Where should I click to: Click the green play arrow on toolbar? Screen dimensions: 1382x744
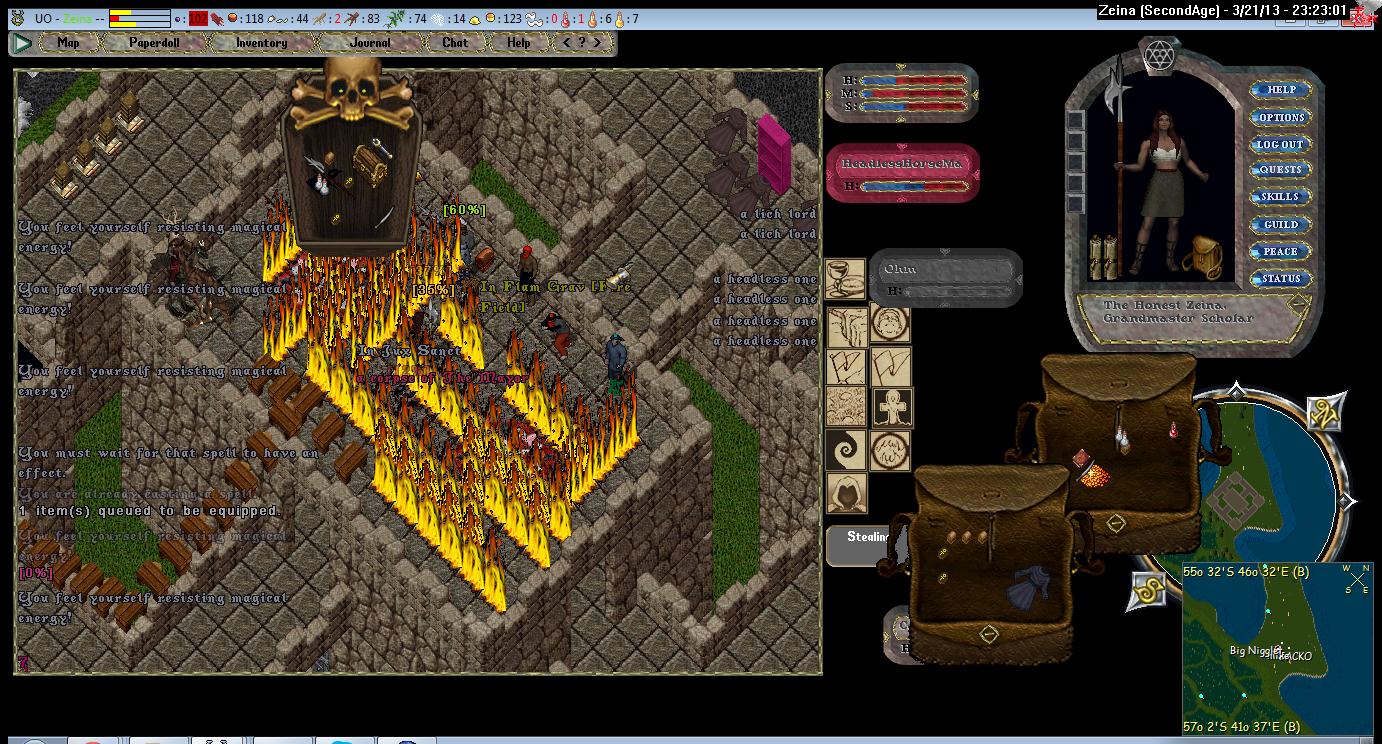(22, 43)
